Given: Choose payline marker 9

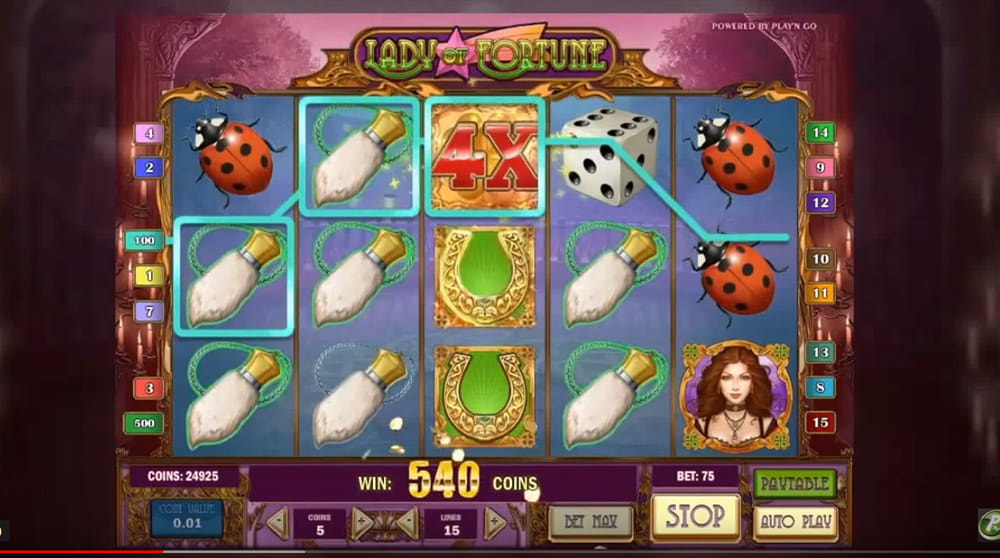Looking at the screenshot, I should pos(820,168).
